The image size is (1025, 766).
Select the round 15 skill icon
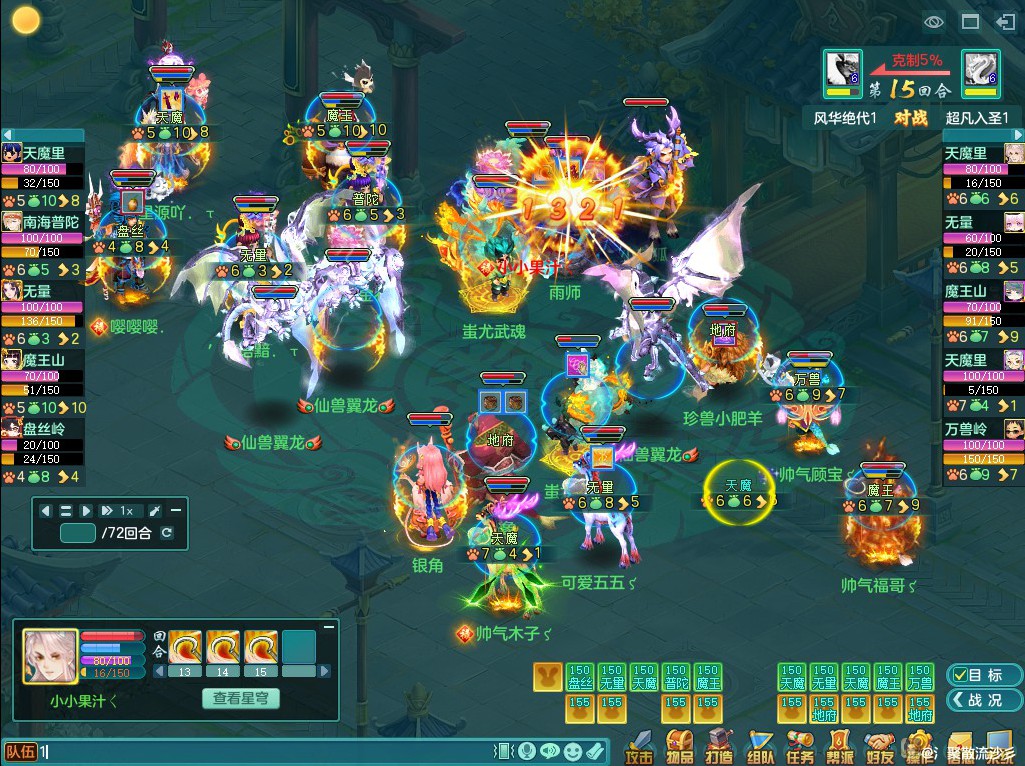[261, 647]
